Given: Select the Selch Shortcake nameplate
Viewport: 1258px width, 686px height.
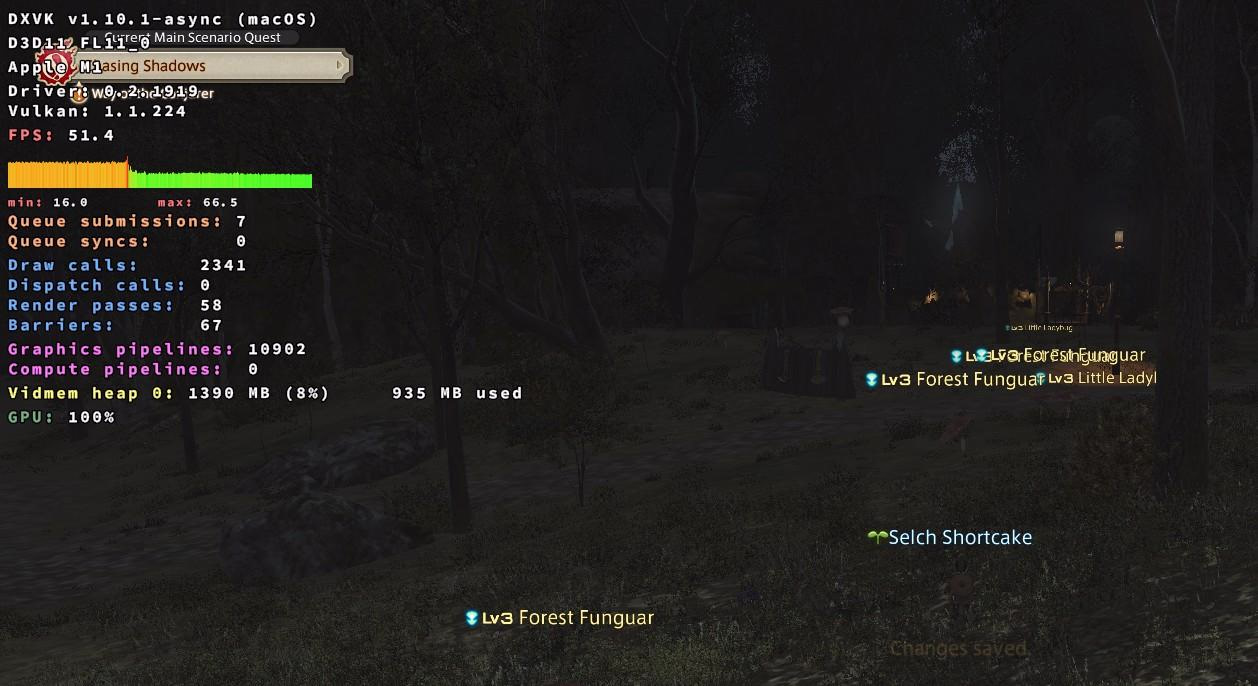Looking at the screenshot, I should point(959,537).
